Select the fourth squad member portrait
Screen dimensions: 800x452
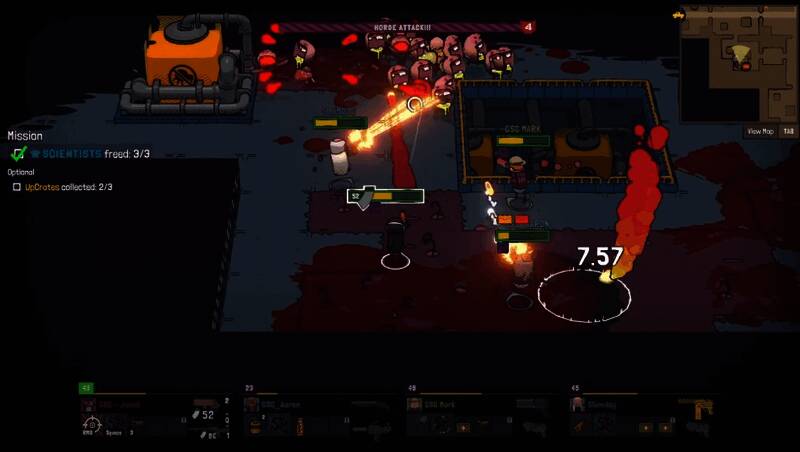578,405
